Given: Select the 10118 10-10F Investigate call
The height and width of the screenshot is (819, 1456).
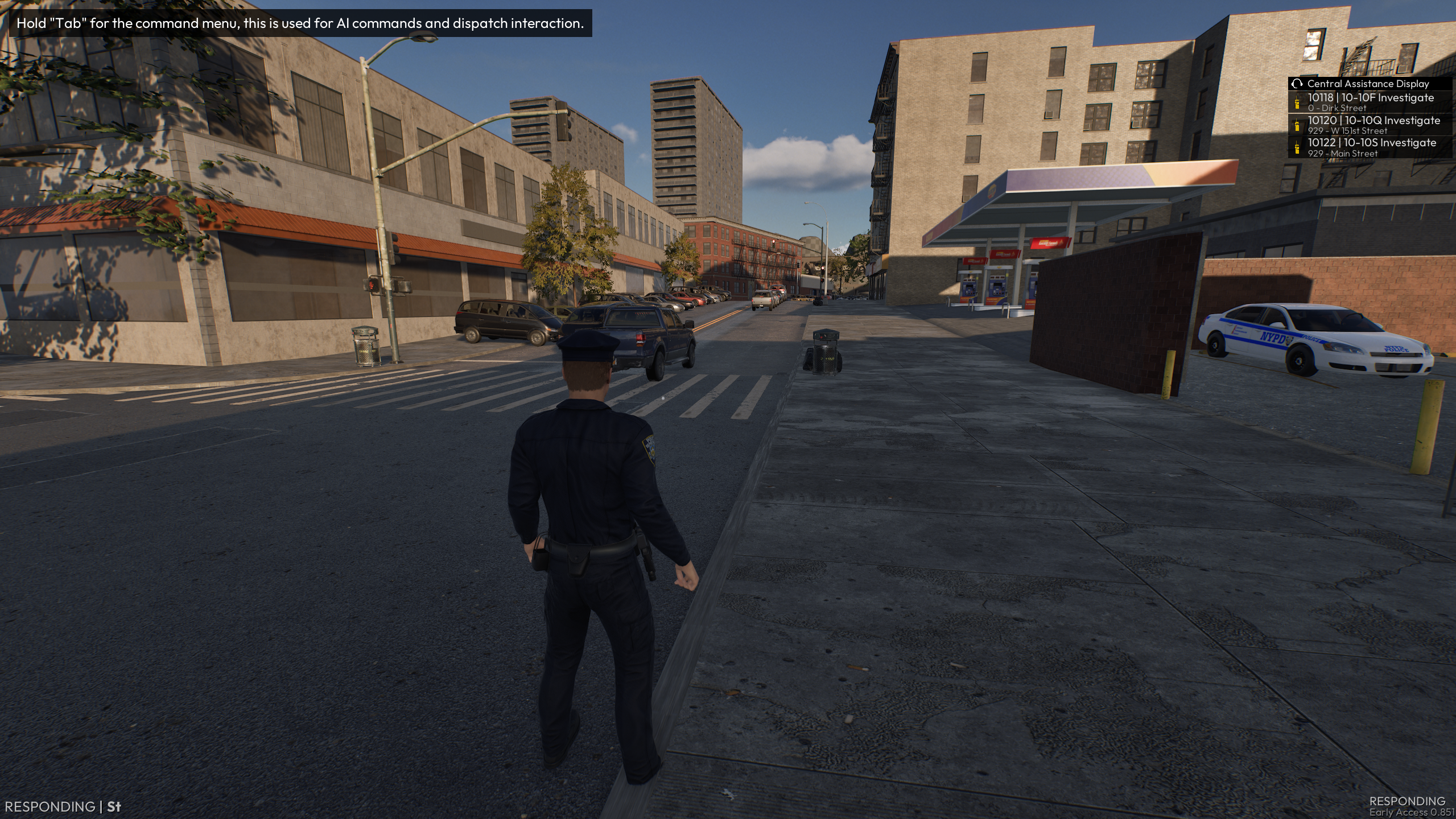Looking at the screenshot, I should coord(1370,102).
